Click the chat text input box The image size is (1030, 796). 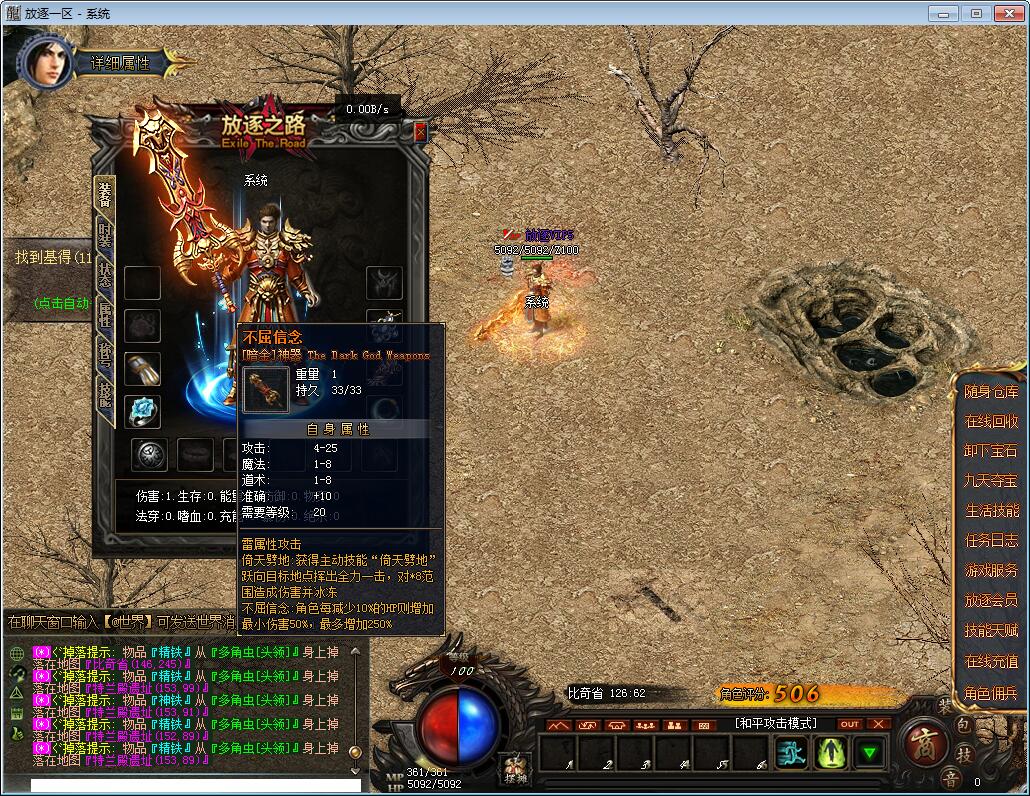(x=195, y=786)
